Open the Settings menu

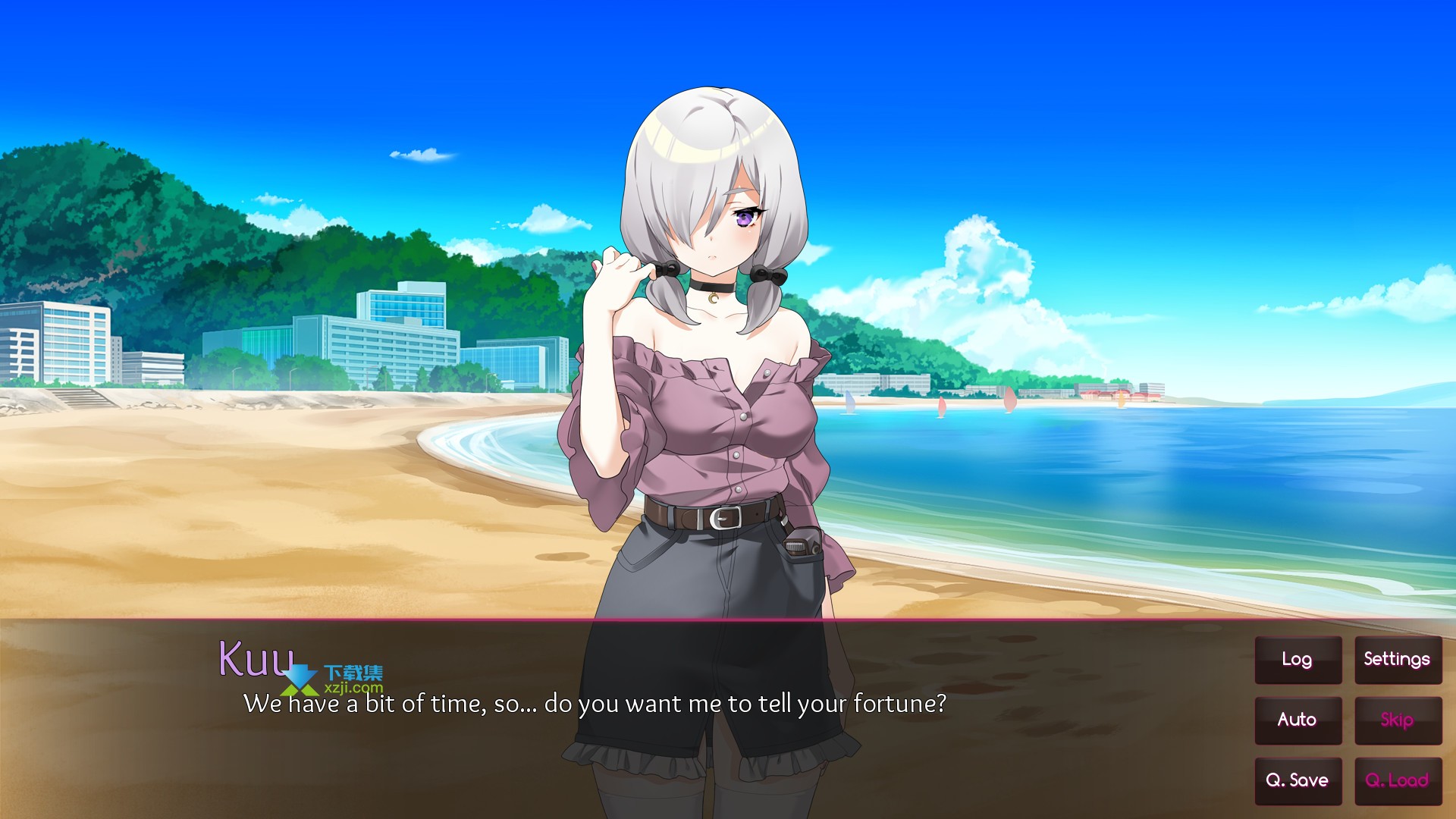(1397, 660)
